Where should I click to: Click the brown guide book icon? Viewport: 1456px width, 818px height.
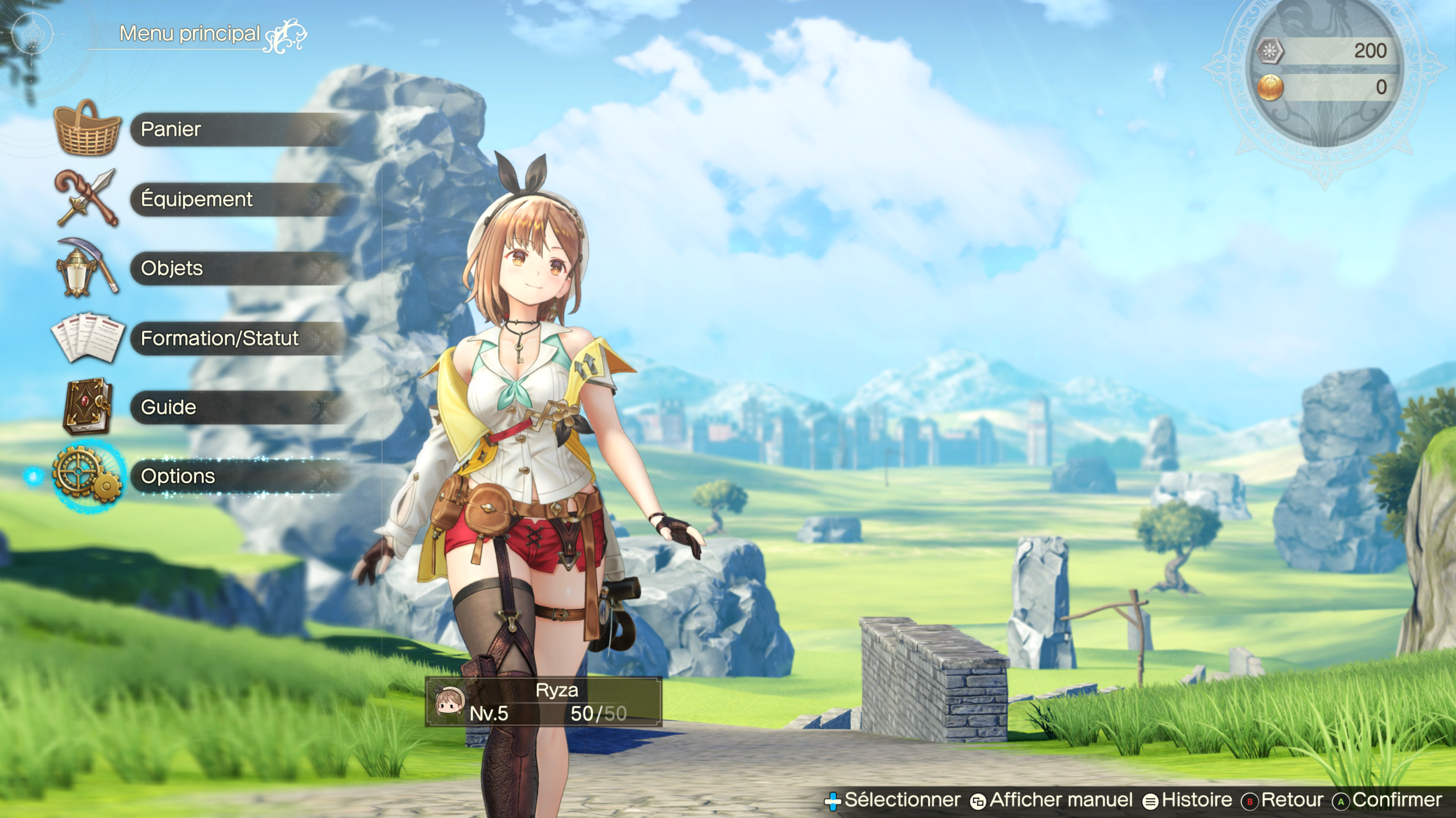point(87,406)
